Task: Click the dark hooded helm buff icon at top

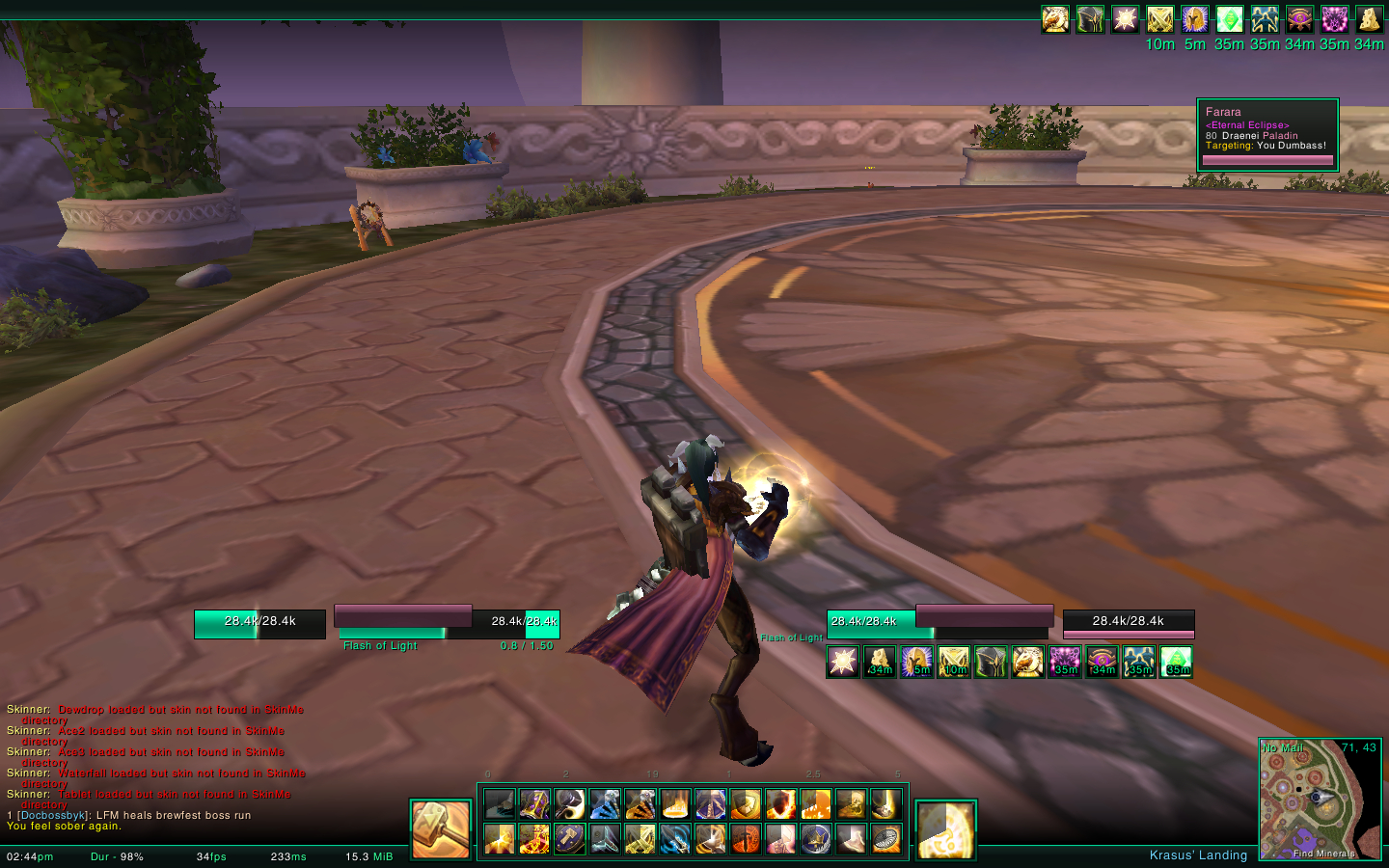Action: pos(1090,19)
